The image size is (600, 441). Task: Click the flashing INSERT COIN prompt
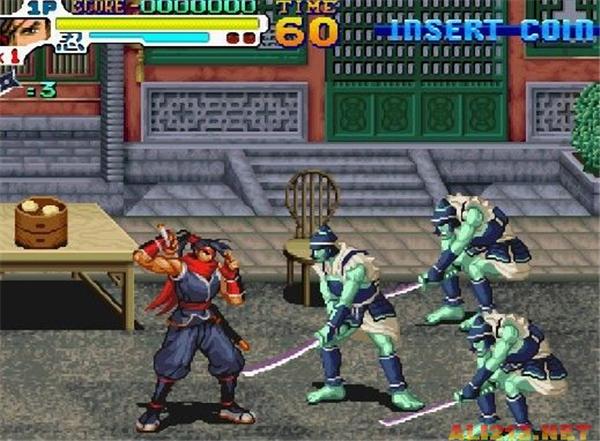tap(487, 29)
